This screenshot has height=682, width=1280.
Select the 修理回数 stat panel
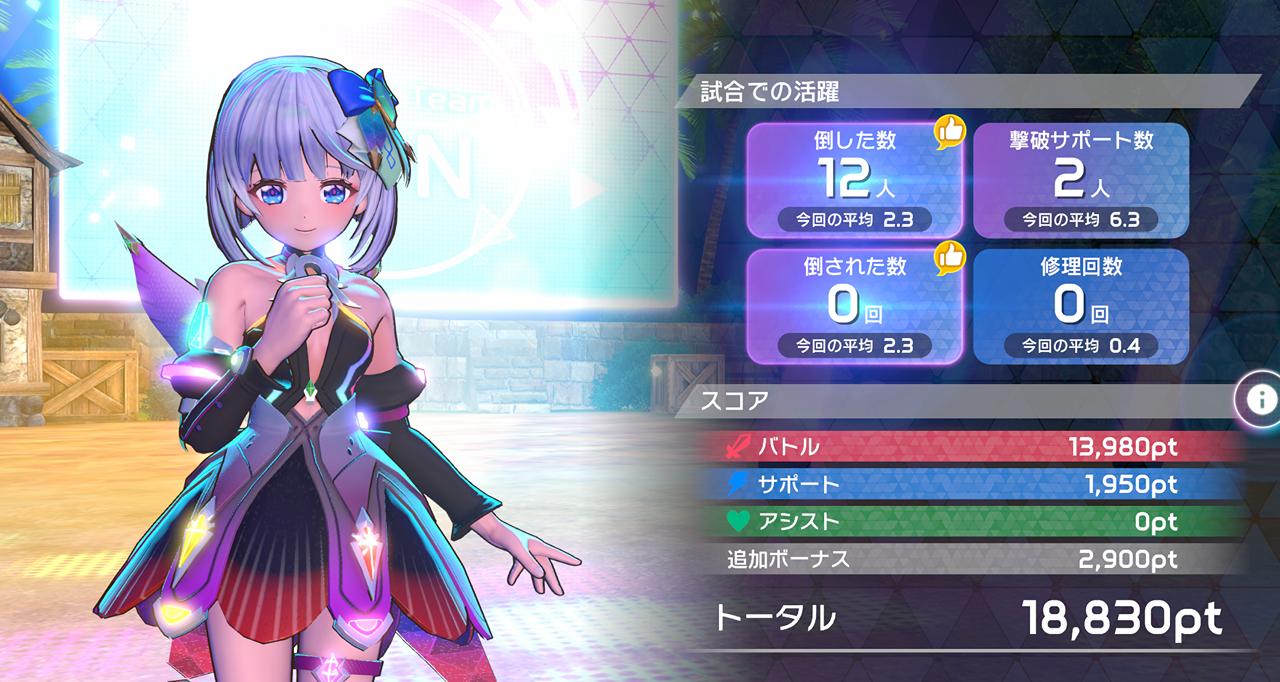(1080, 306)
